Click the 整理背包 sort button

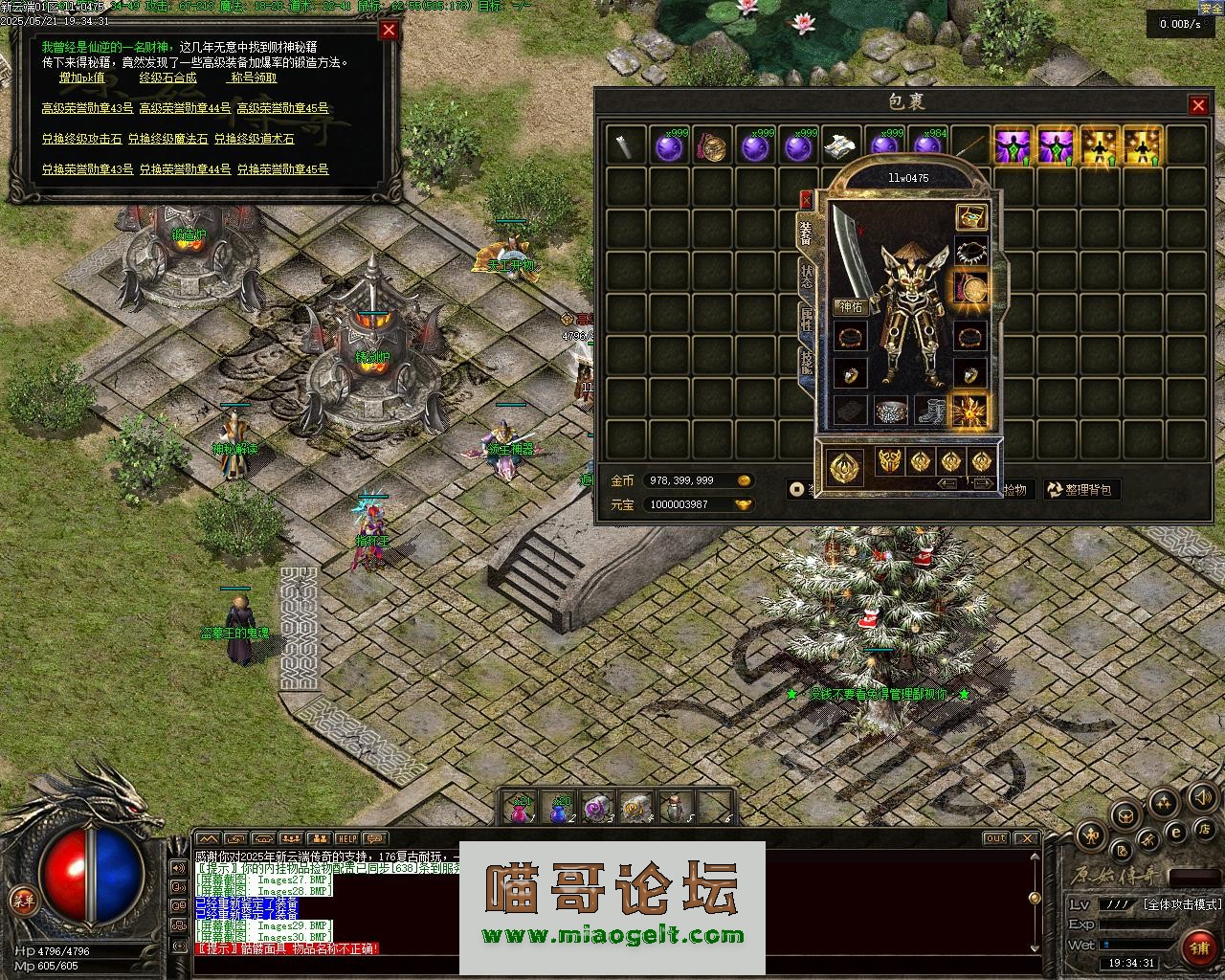(x=1080, y=490)
